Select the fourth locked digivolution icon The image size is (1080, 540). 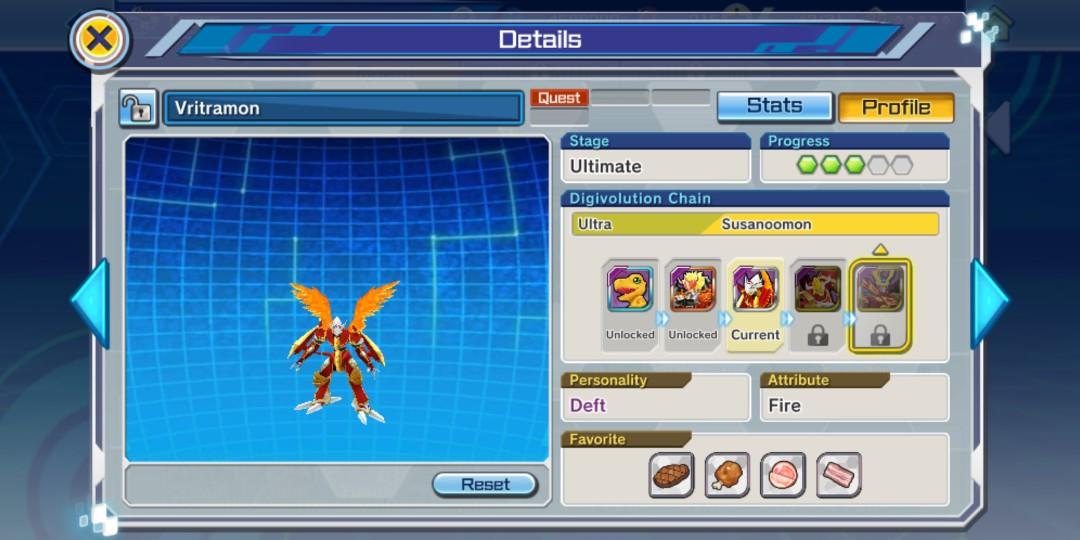(817, 291)
